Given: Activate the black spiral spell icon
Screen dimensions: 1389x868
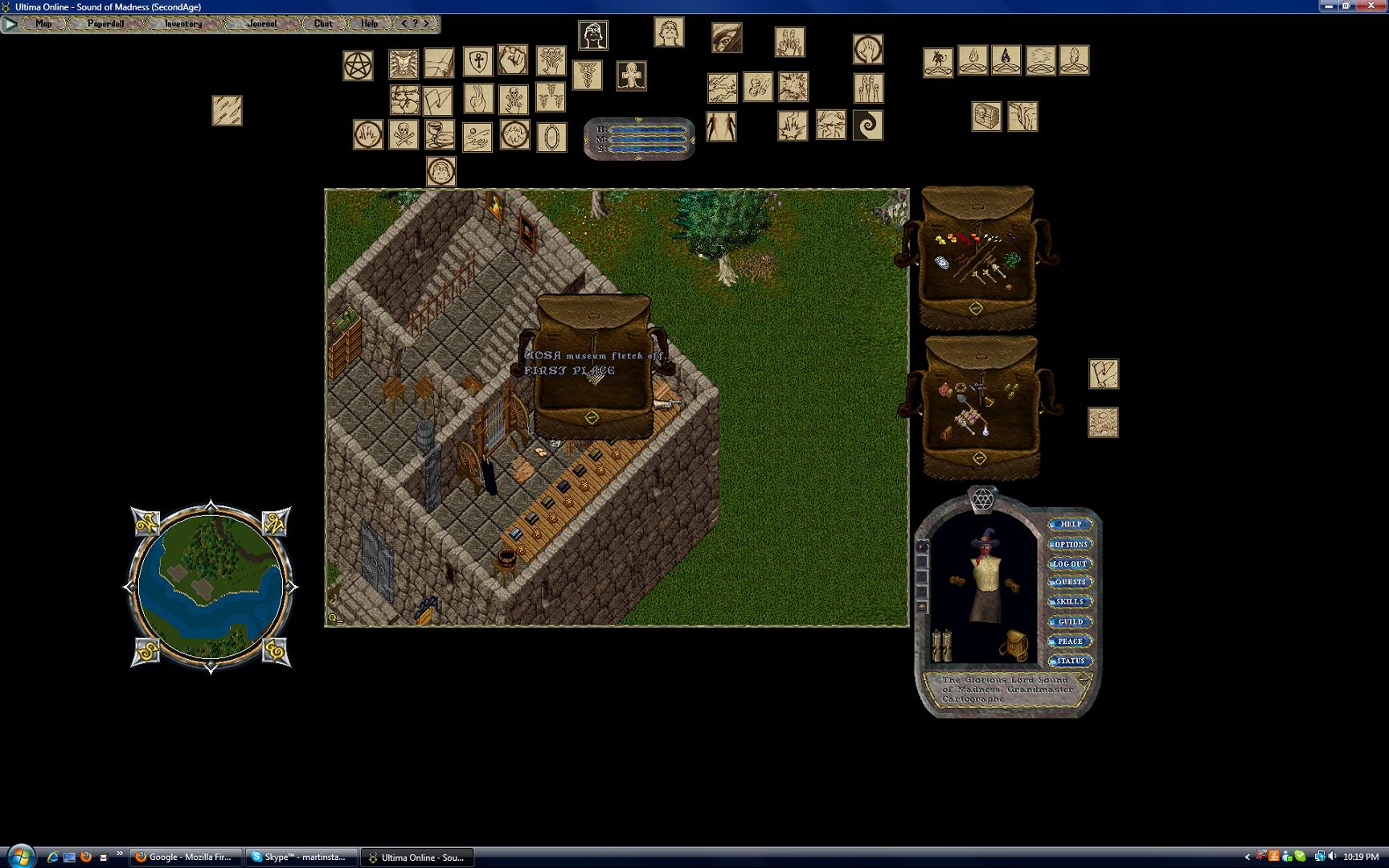Looking at the screenshot, I should coord(867,125).
